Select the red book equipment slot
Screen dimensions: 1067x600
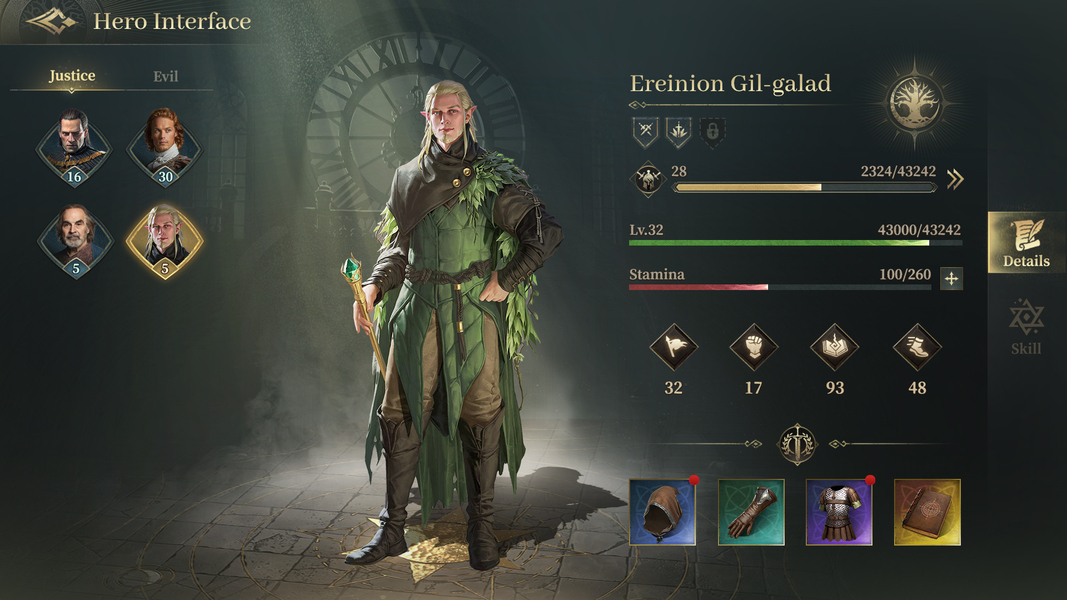[x=927, y=512]
